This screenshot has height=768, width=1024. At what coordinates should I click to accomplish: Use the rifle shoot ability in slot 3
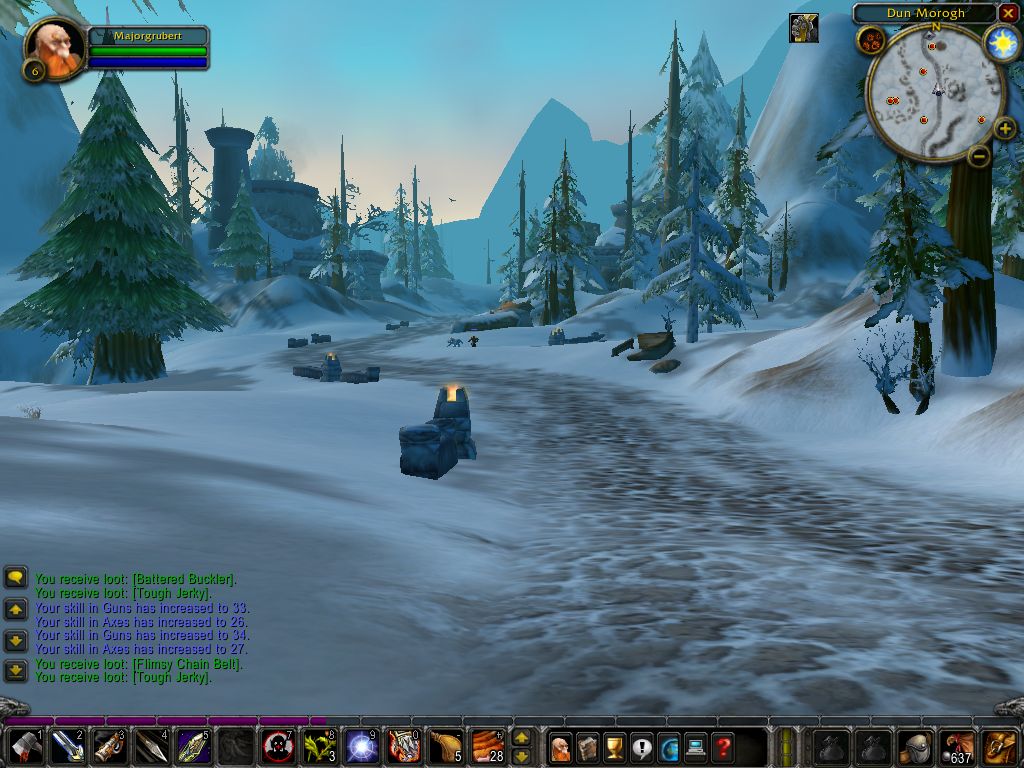(x=110, y=747)
